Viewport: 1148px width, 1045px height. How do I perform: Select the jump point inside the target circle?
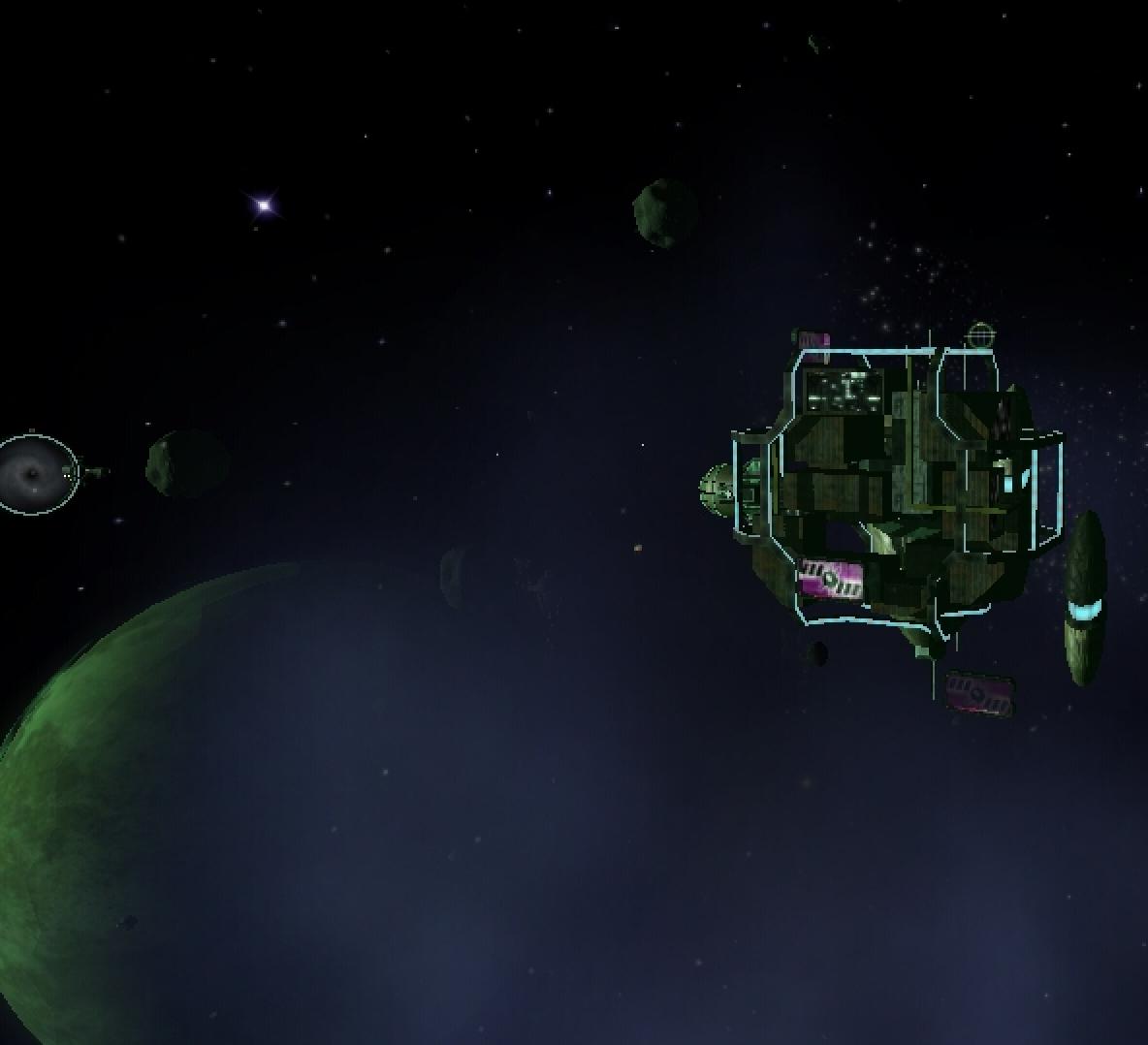(x=35, y=473)
